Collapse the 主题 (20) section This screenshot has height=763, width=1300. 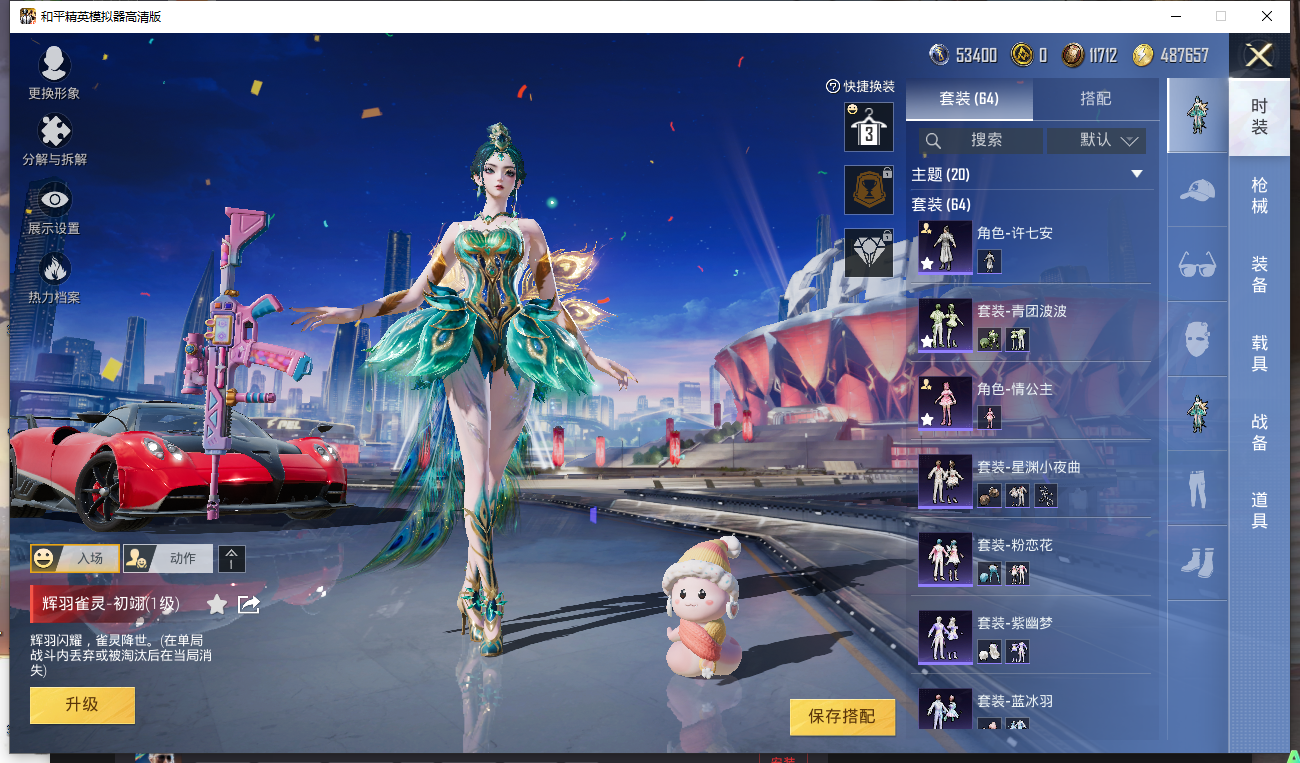click(1136, 174)
